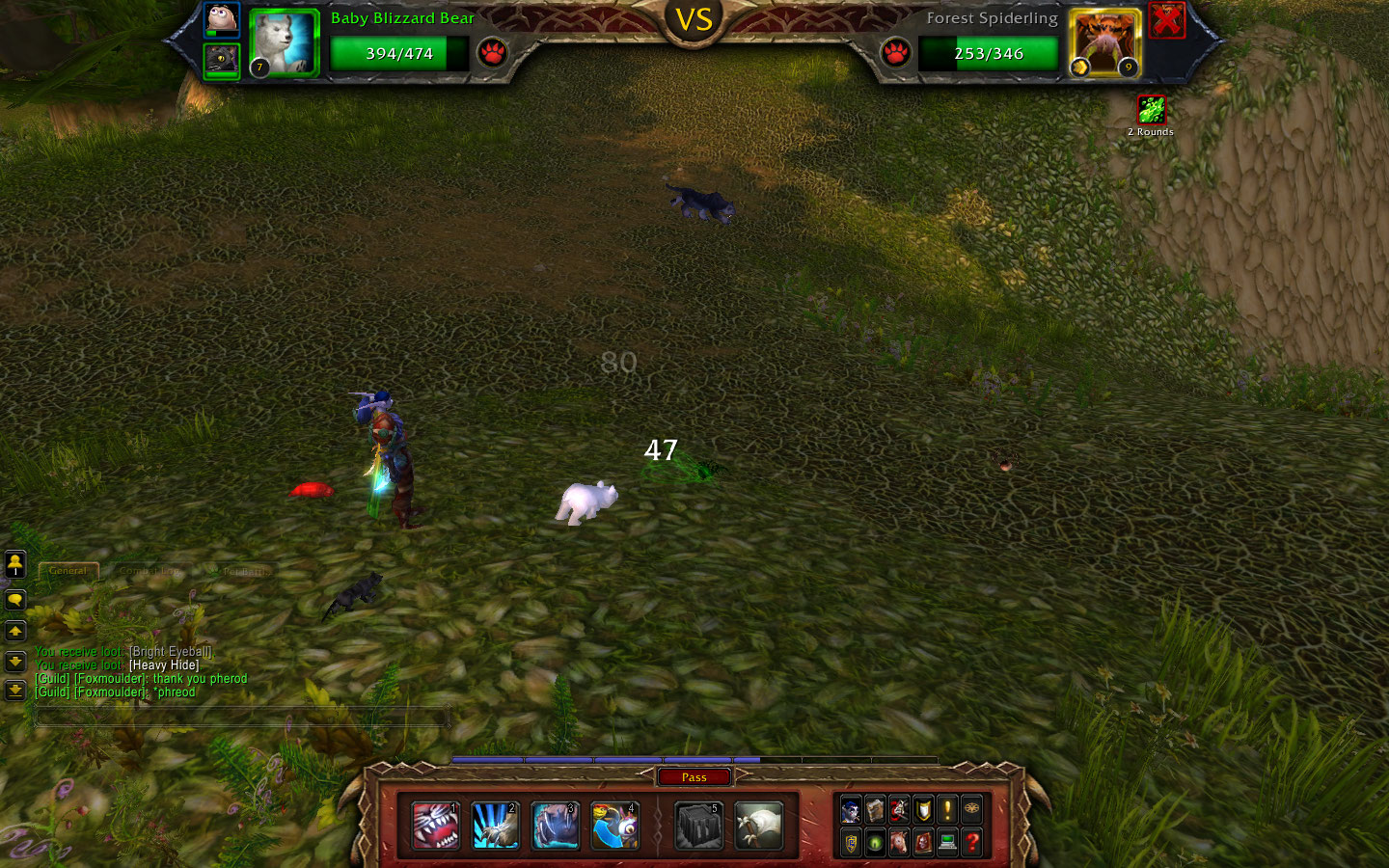Inspect the green debuff lasting 2 Rounds
Viewport: 1389px width, 868px height.
pos(1151,109)
